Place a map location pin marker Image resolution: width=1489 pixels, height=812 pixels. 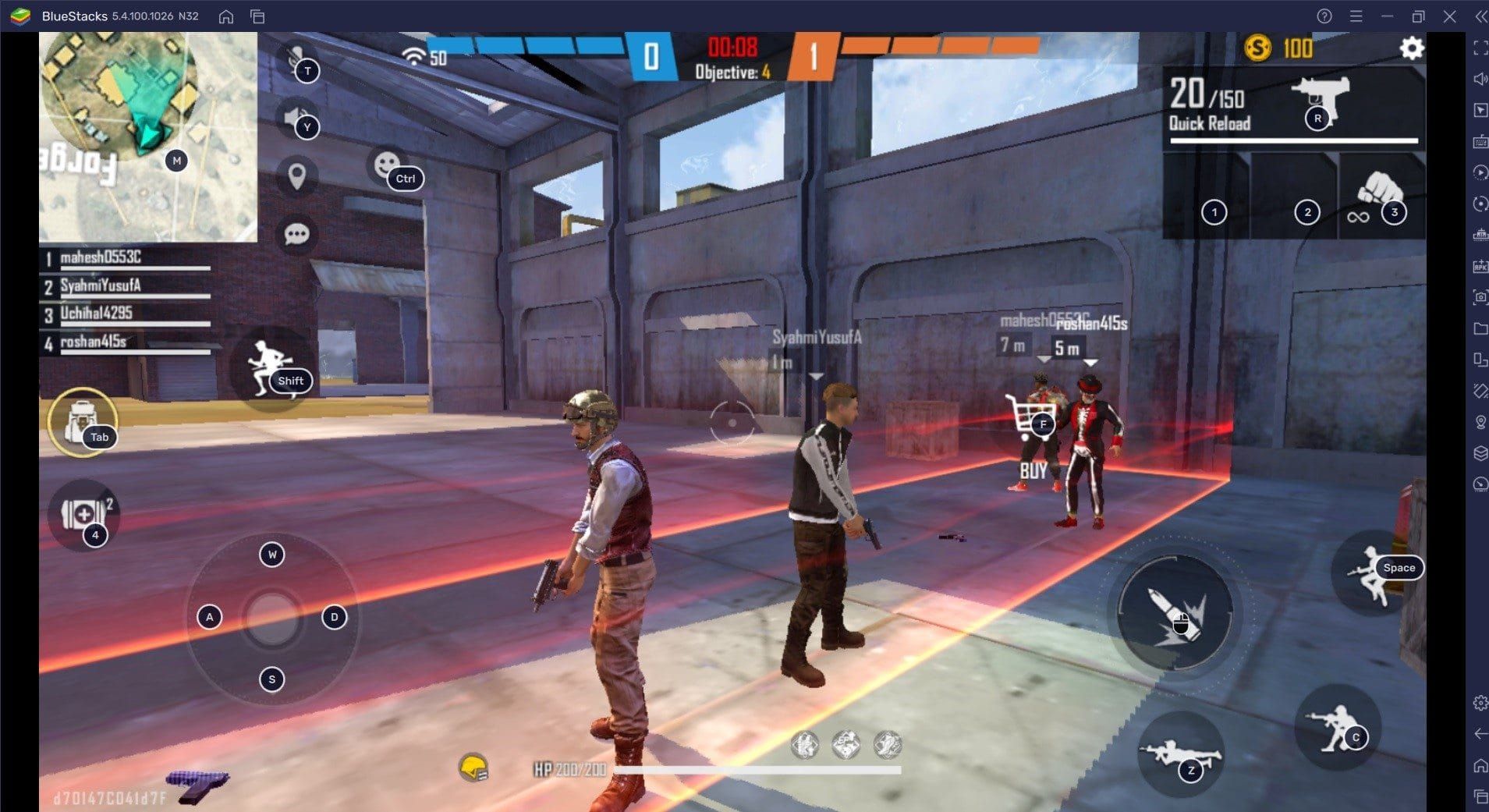pos(296,176)
